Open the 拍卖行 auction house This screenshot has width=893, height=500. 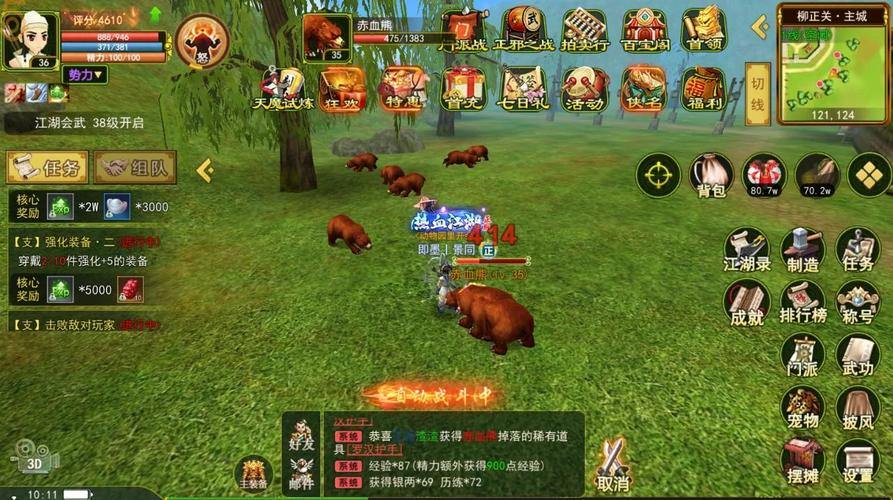585,30
